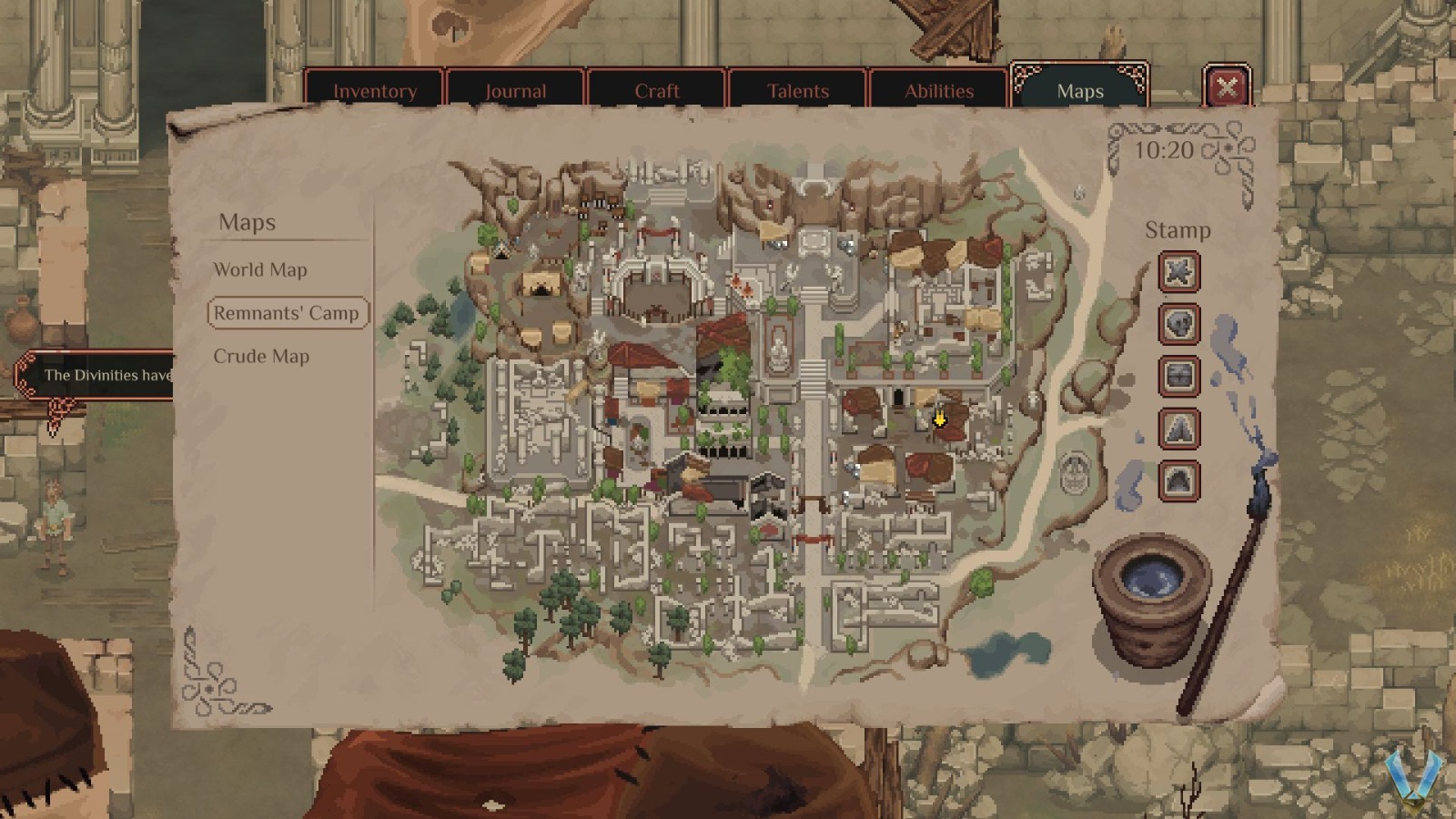Image resolution: width=1456 pixels, height=819 pixels.
Task: Select the skull stamp
Action: pos(1178,325)
